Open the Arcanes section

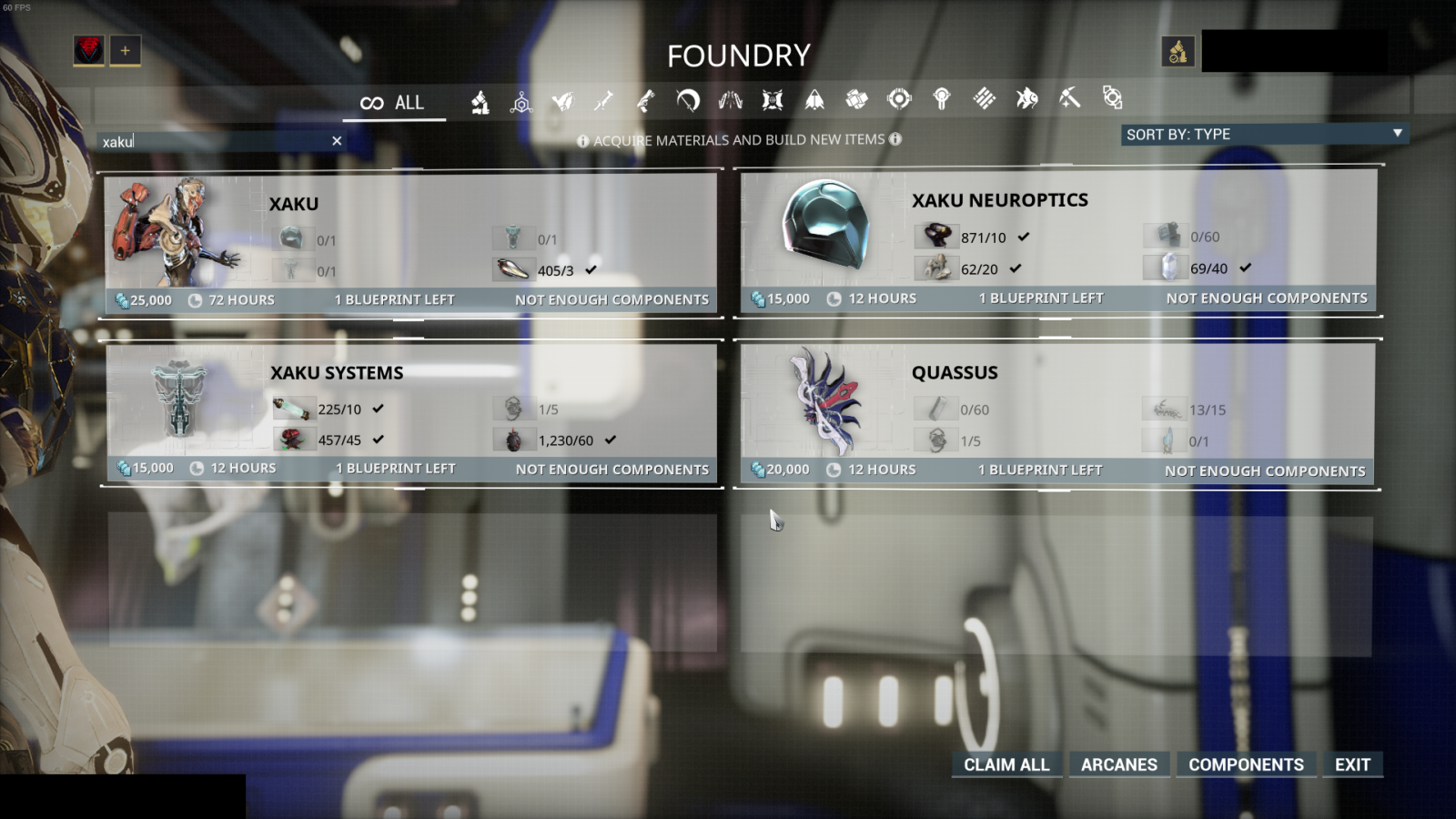pyautogui.click(x=1119, y=764)
